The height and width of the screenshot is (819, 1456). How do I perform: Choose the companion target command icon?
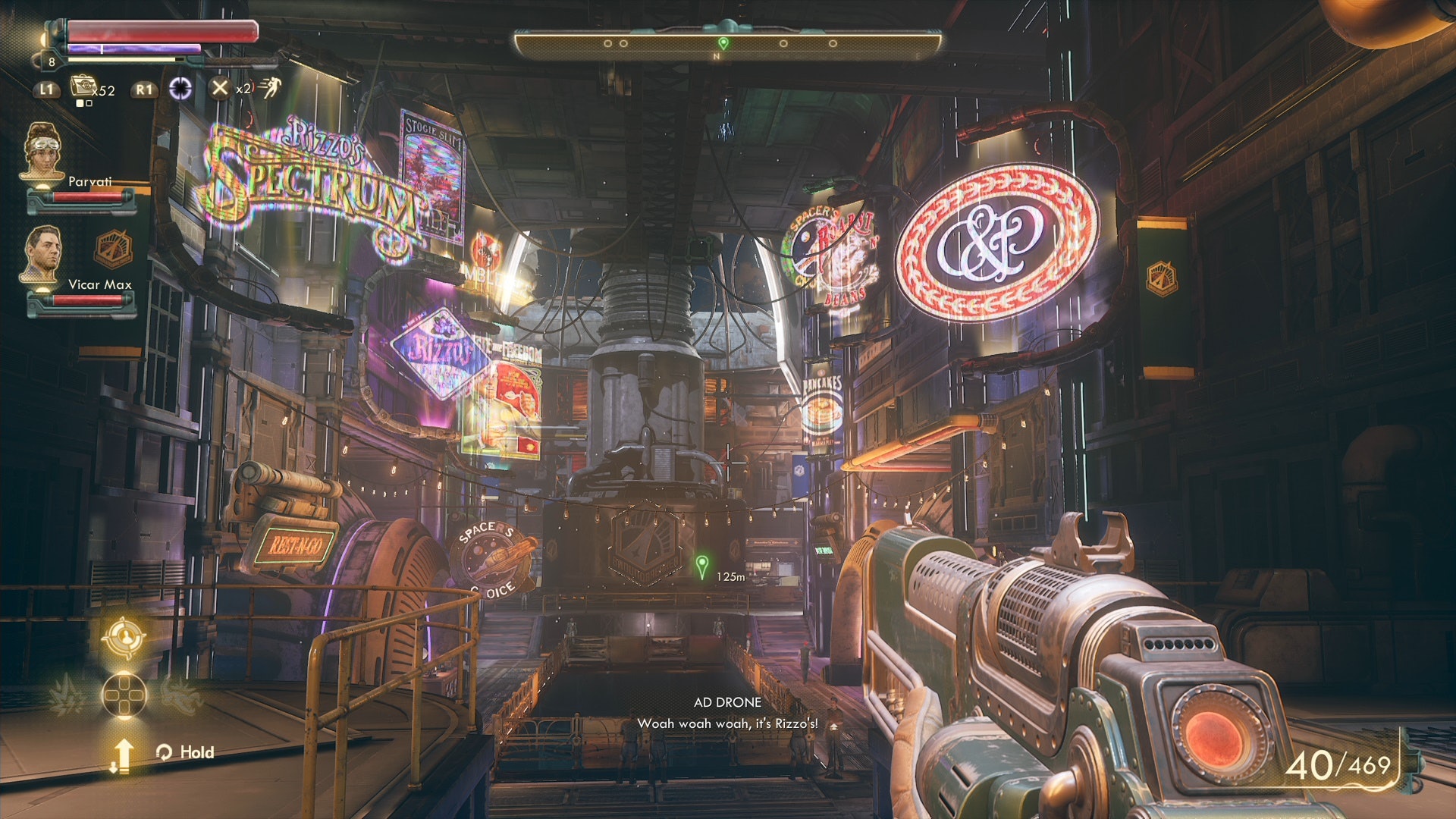124,638
